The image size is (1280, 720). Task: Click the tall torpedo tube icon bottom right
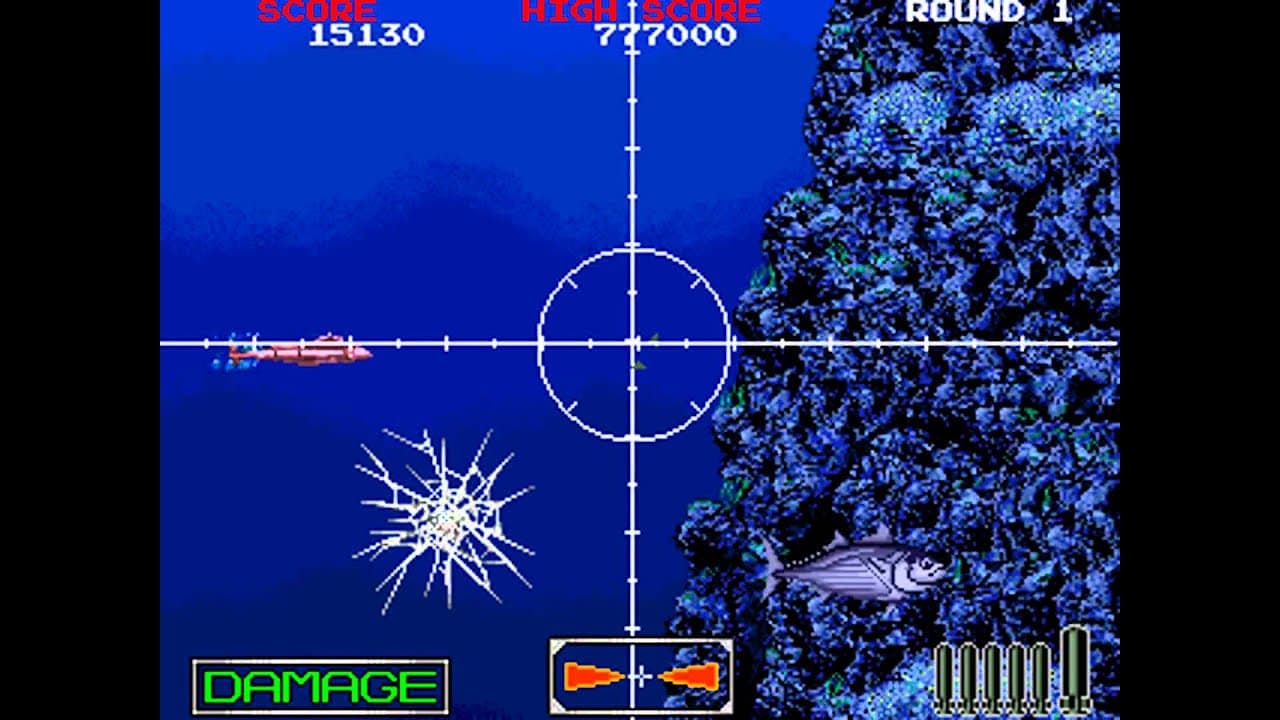pos(1074,665)
